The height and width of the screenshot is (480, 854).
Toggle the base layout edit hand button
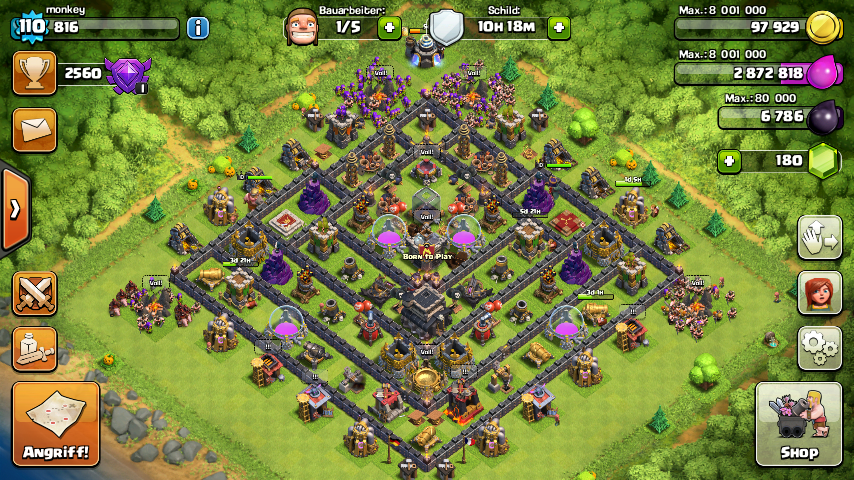pos(819,237)
